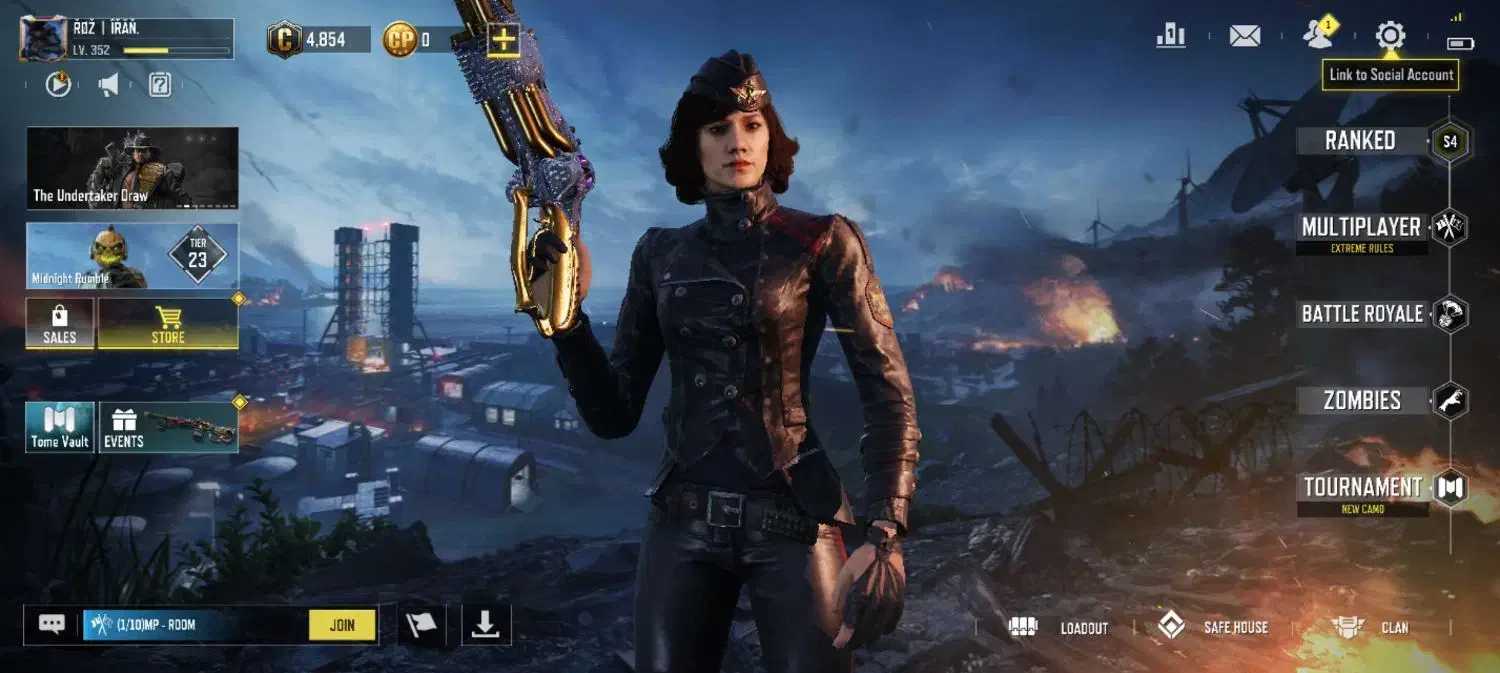This screenshot has width=1500, height=673.
Task: Go to the Store
Action: tap(168, 324)
